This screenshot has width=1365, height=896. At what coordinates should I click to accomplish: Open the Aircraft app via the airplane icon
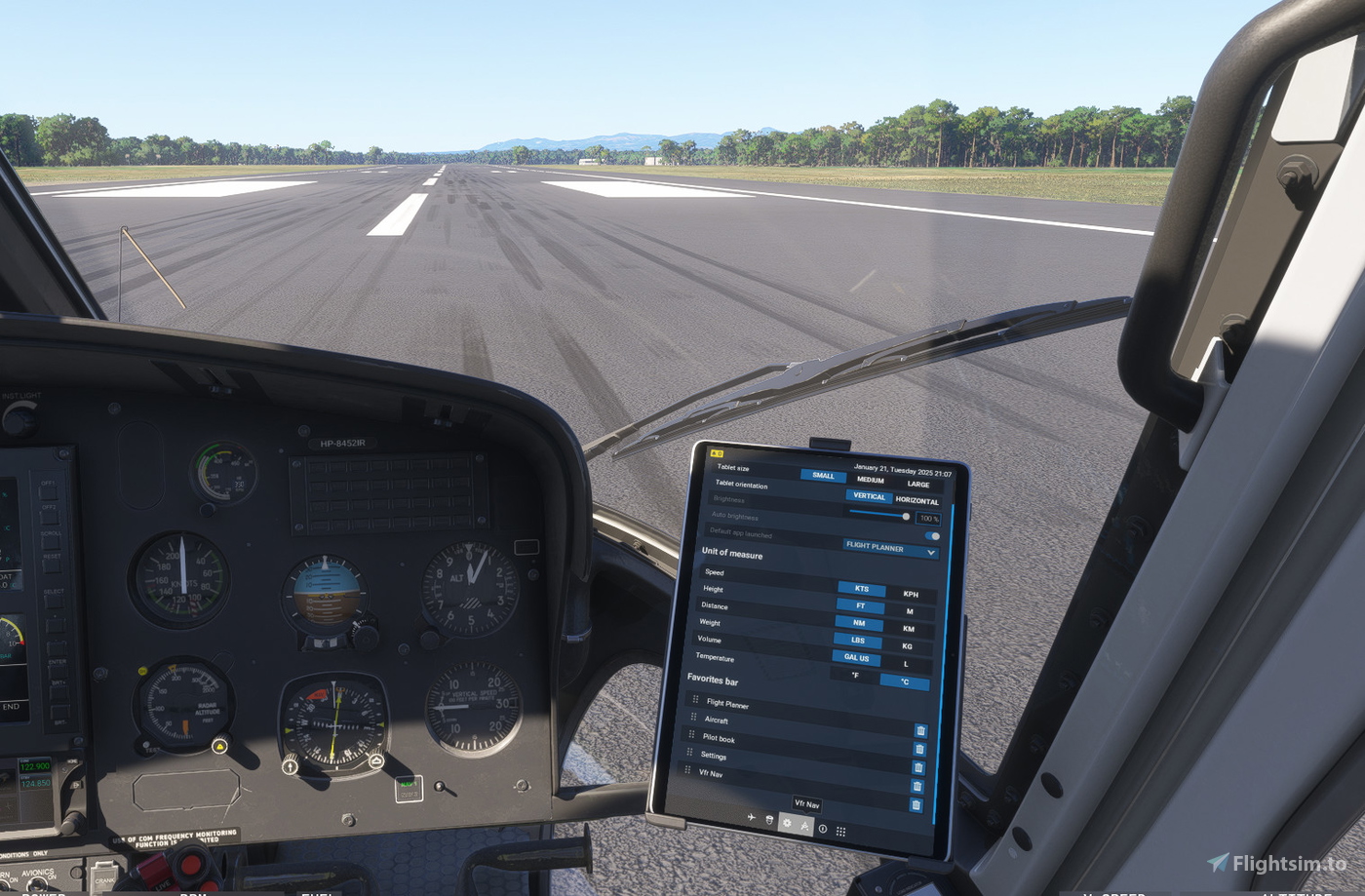(x=753, y=817)
